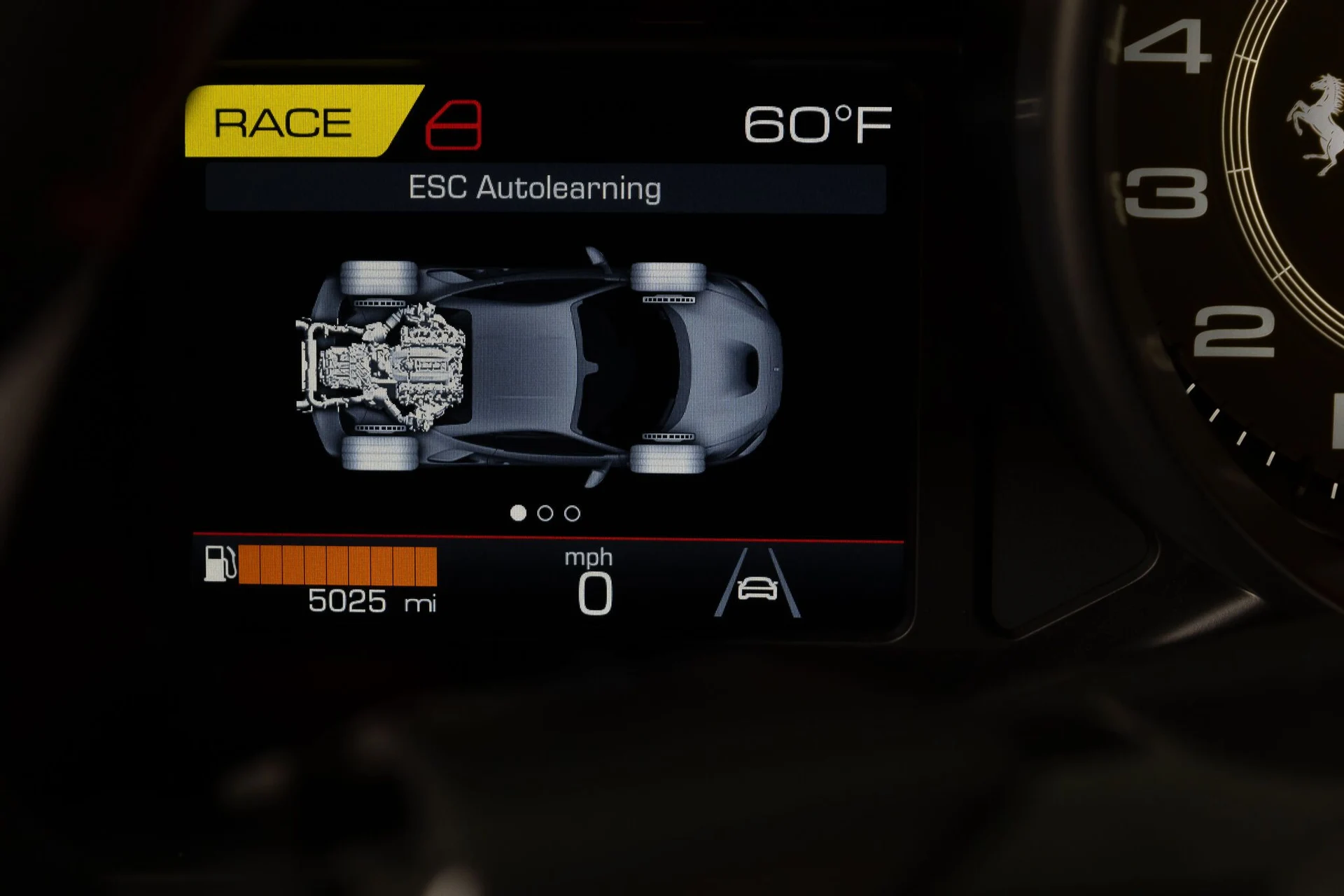Select the filled first page dot

(x=518, y=514)
